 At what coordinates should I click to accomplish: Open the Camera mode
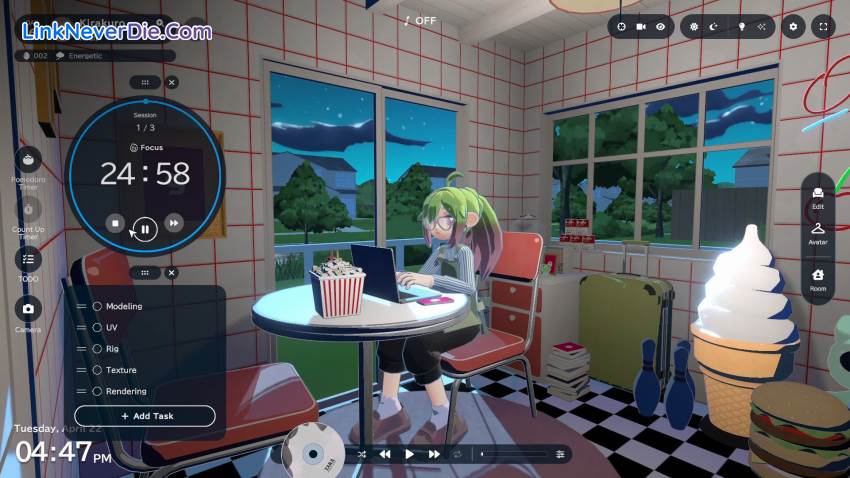click(x=29, y=308)
